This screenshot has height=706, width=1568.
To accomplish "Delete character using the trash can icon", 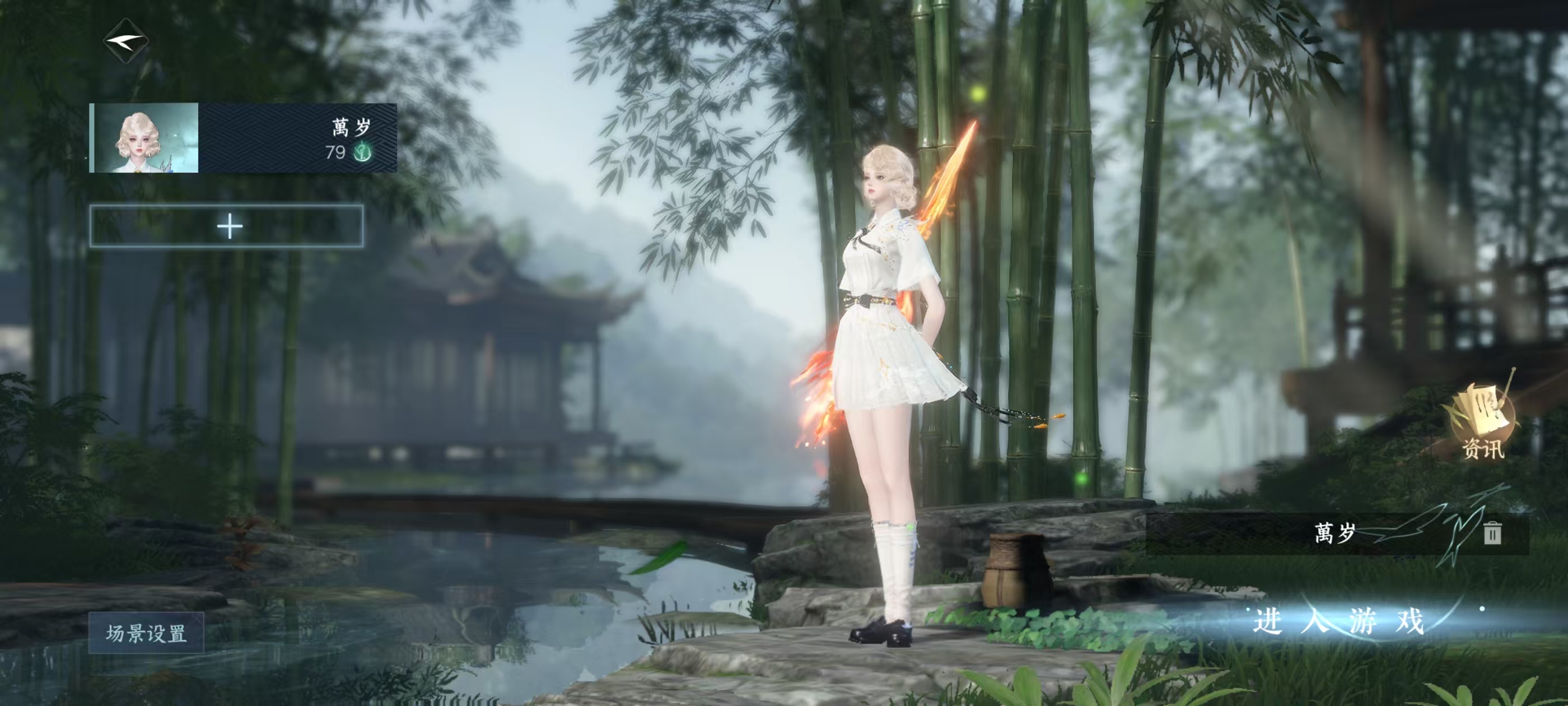I will pyautogui.click(x=1492, y=533).
